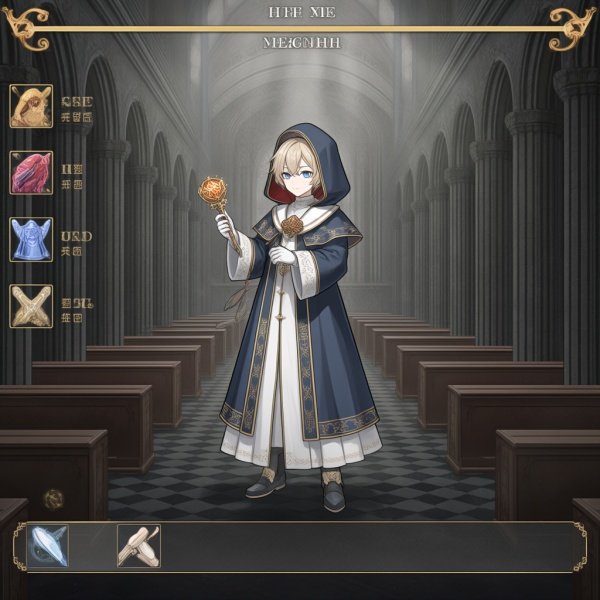Select the crossed golden batons slot
Viewport: 600px width, 600px height.
click(31, 306)
